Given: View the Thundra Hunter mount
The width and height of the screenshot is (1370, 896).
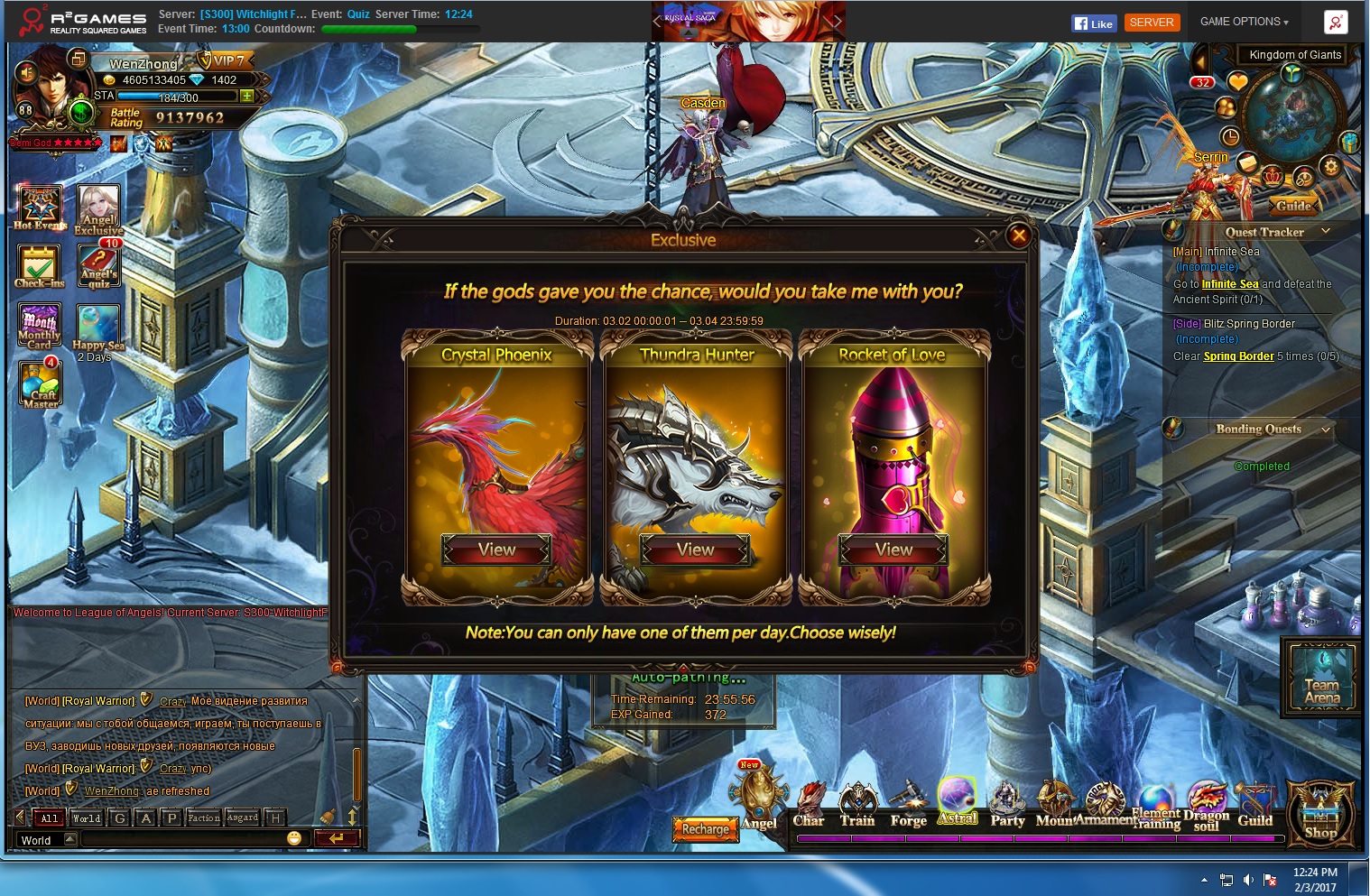Looking at the screenshot, I should (x=695, y=550).
